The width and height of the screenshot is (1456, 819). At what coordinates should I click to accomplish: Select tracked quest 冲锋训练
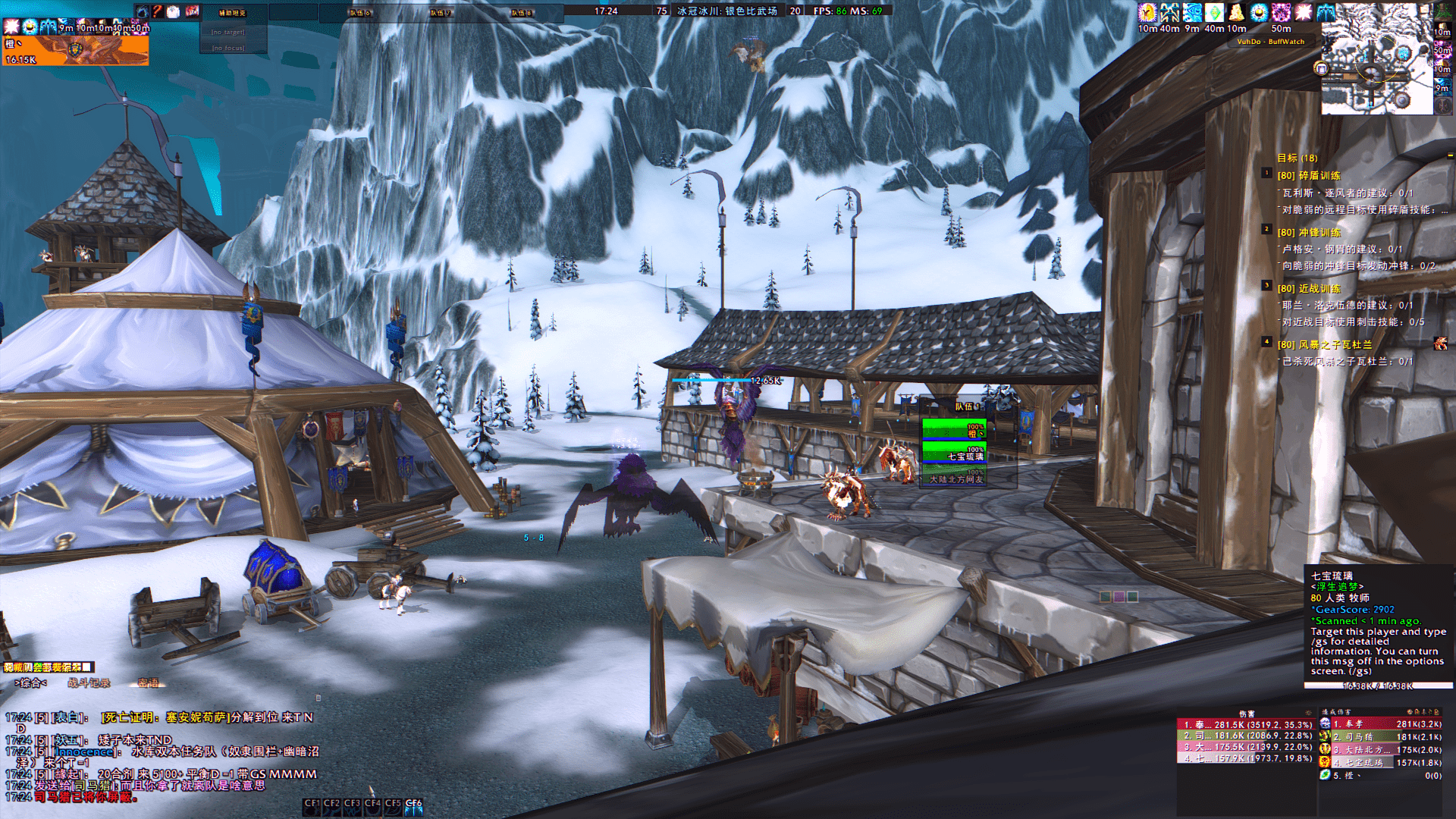[1319, 233]
